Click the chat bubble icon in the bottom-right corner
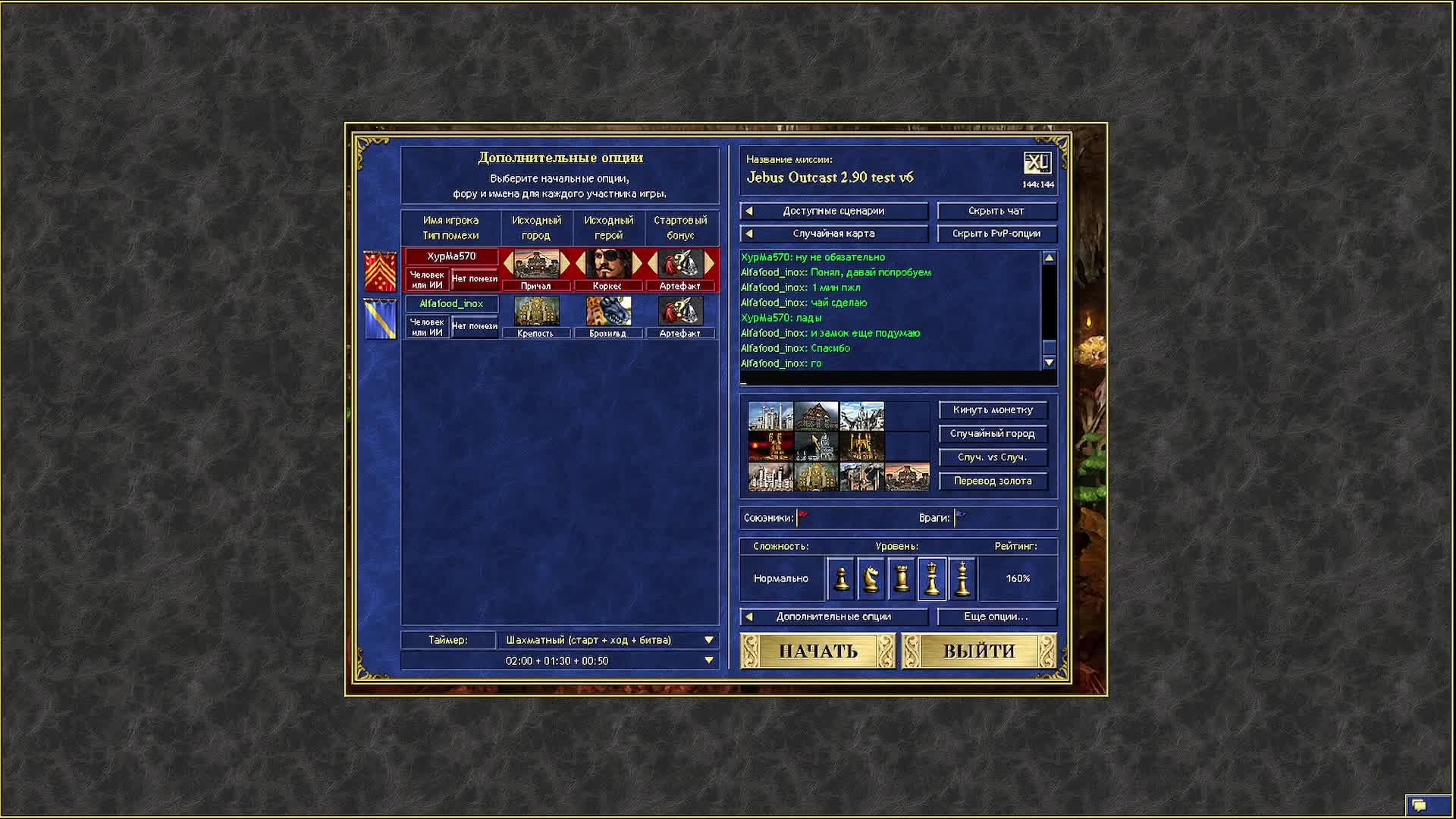Viewport: 1456px width, 819px height. (x=1418, y=806)
